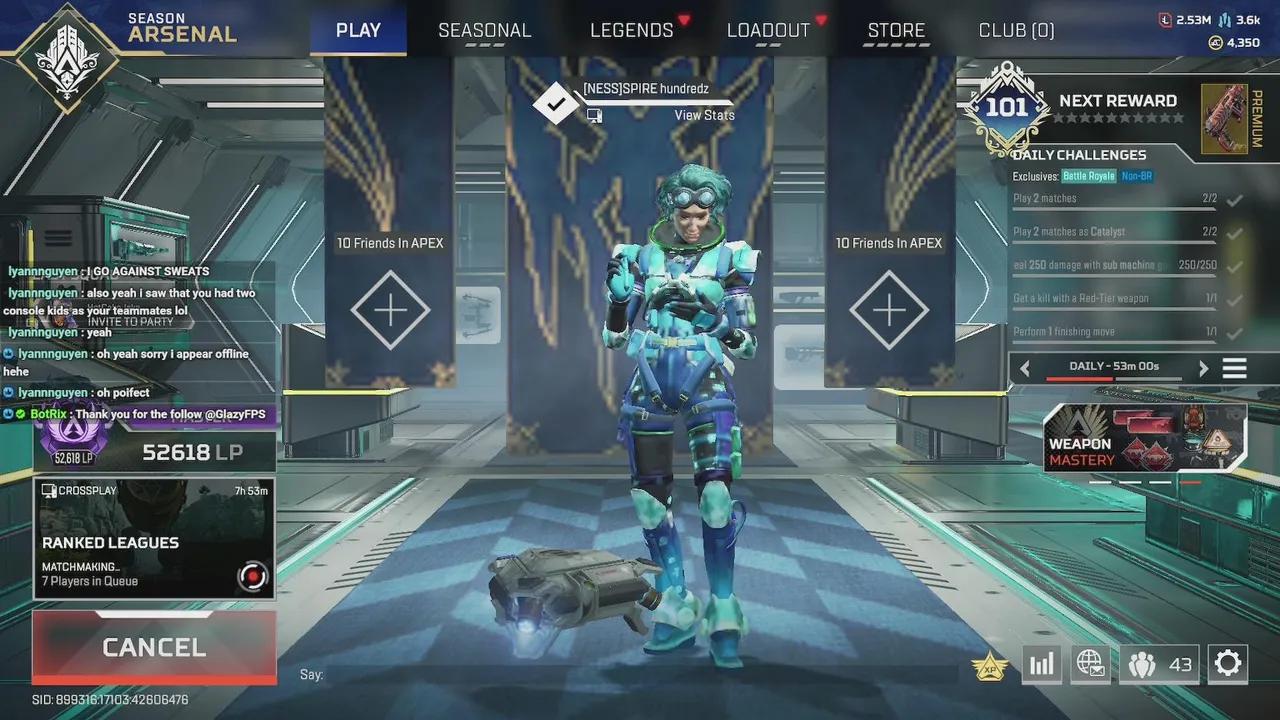
Task: Open the Store tab
Action: tap(896, 30)
